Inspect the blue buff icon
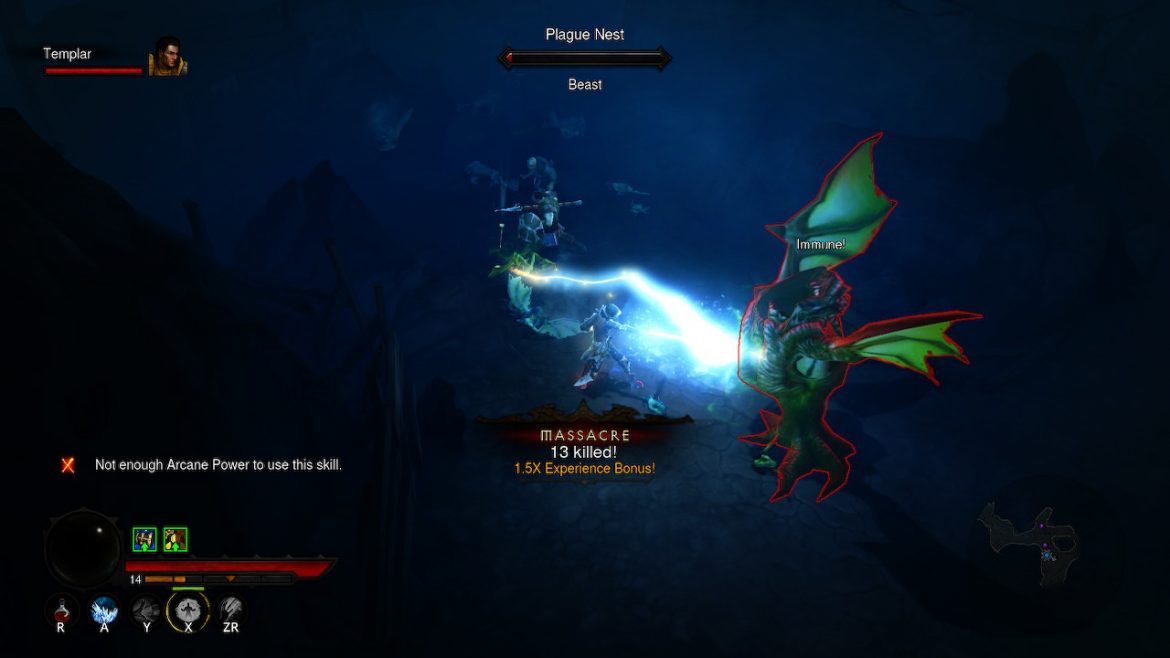Viewport: 1170px width, 658px height. [x=144, y=540]
